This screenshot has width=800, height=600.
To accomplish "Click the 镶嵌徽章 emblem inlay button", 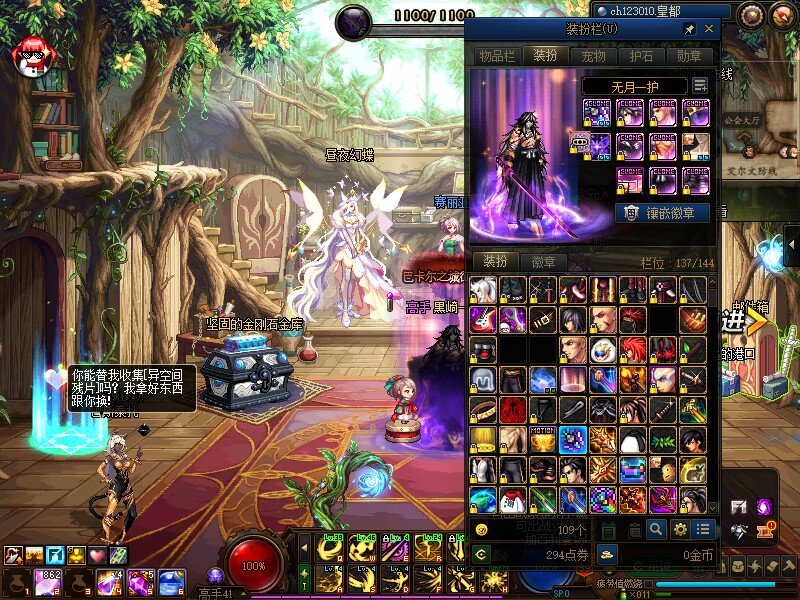I will (x=662, y=212).
